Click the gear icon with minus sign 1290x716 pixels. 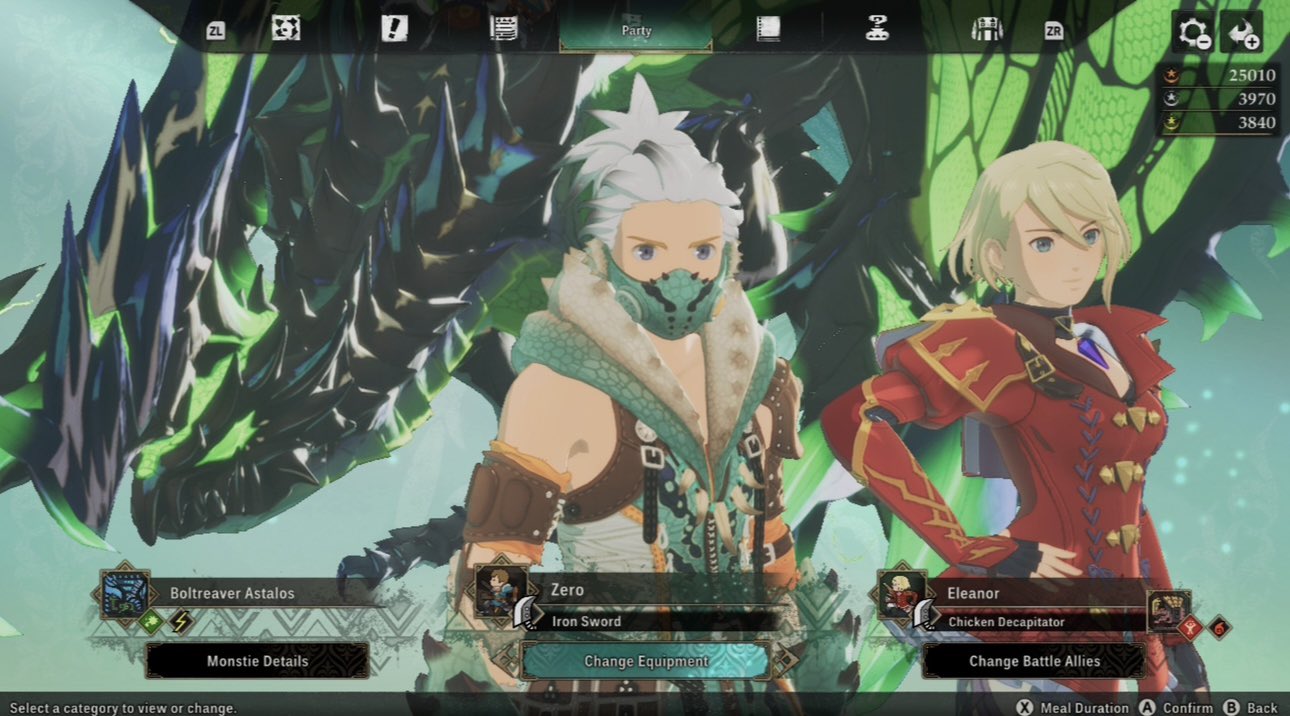click(1194, 33)
